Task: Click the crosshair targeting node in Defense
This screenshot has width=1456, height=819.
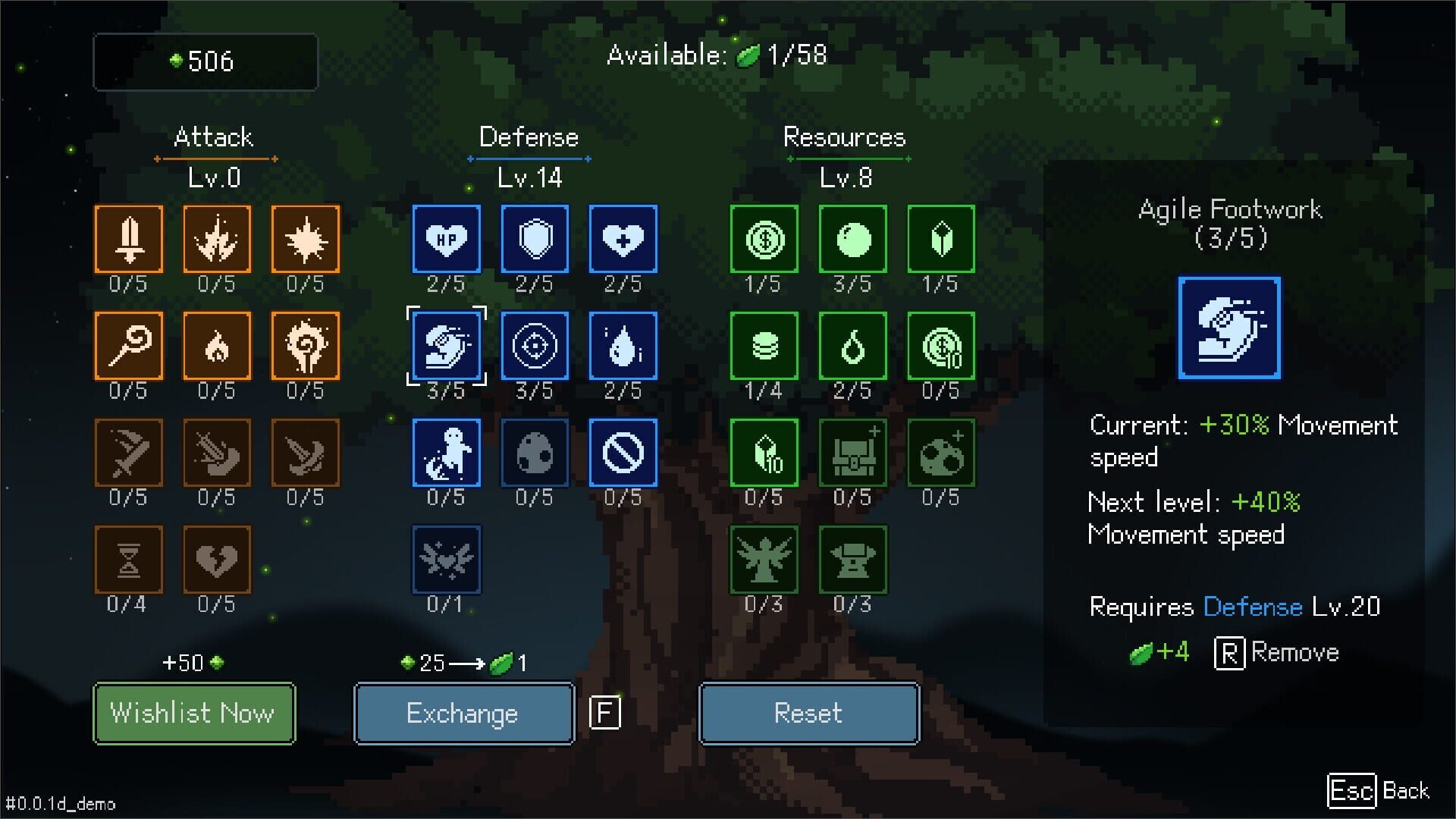Action: pyautogui.click(x=534, y=346)
